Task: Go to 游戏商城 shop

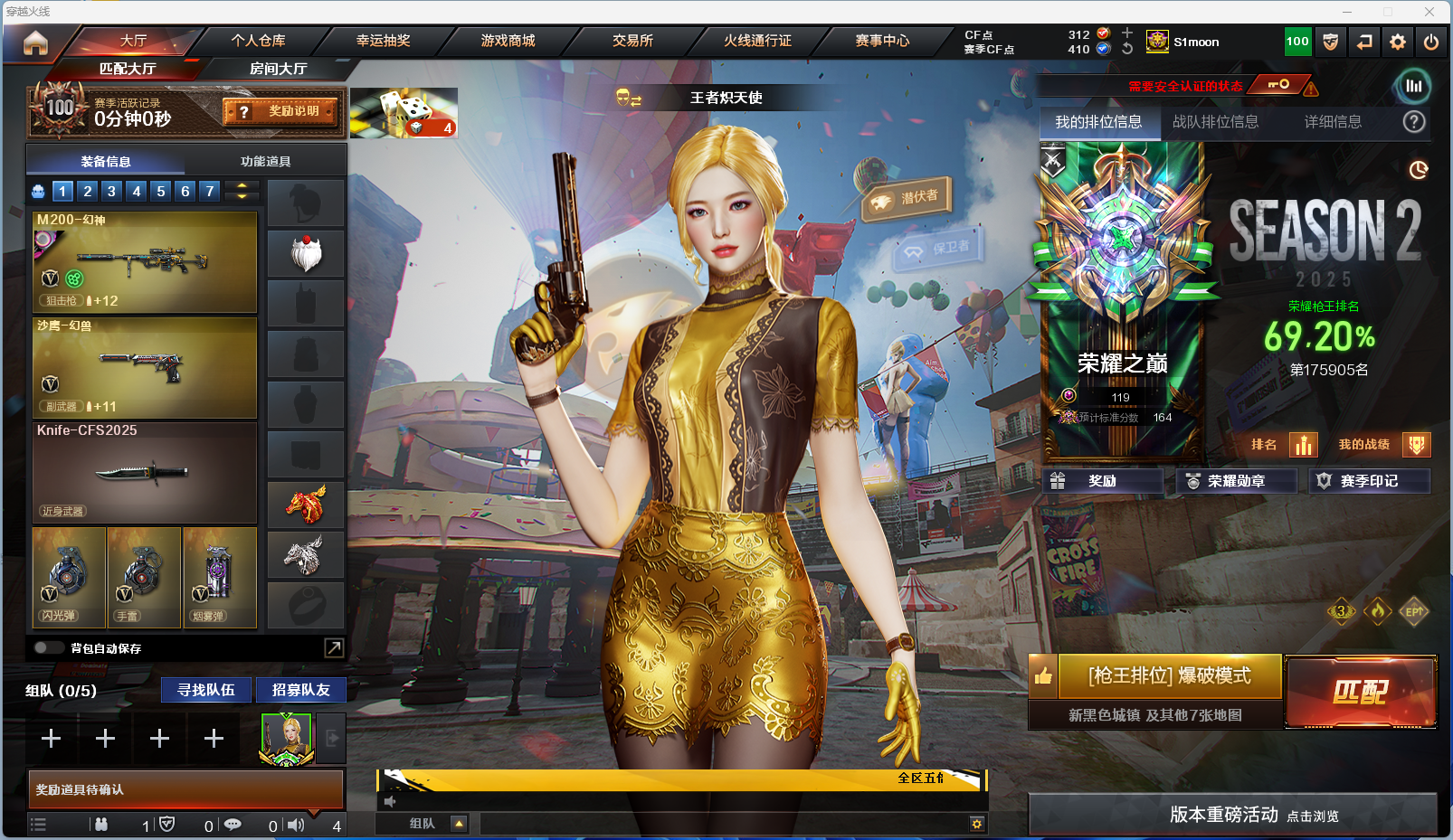Action: 508,41
